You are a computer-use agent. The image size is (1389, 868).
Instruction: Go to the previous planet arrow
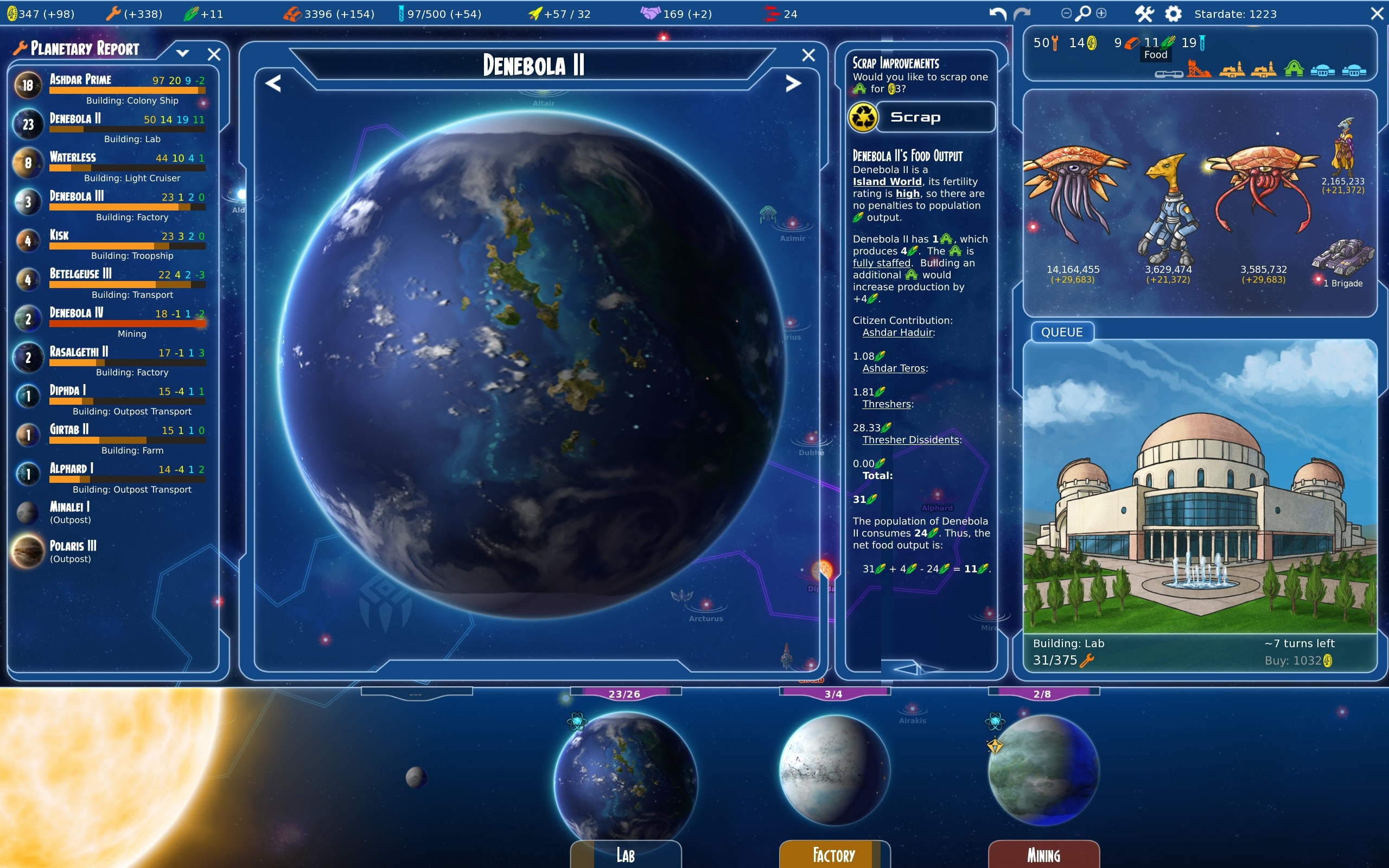273,84
